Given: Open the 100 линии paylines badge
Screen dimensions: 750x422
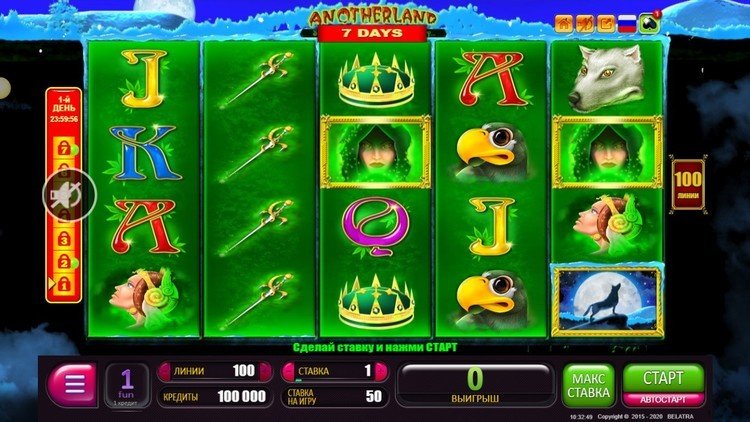Looking at the screenshot, I should click(x=686, y=184).
